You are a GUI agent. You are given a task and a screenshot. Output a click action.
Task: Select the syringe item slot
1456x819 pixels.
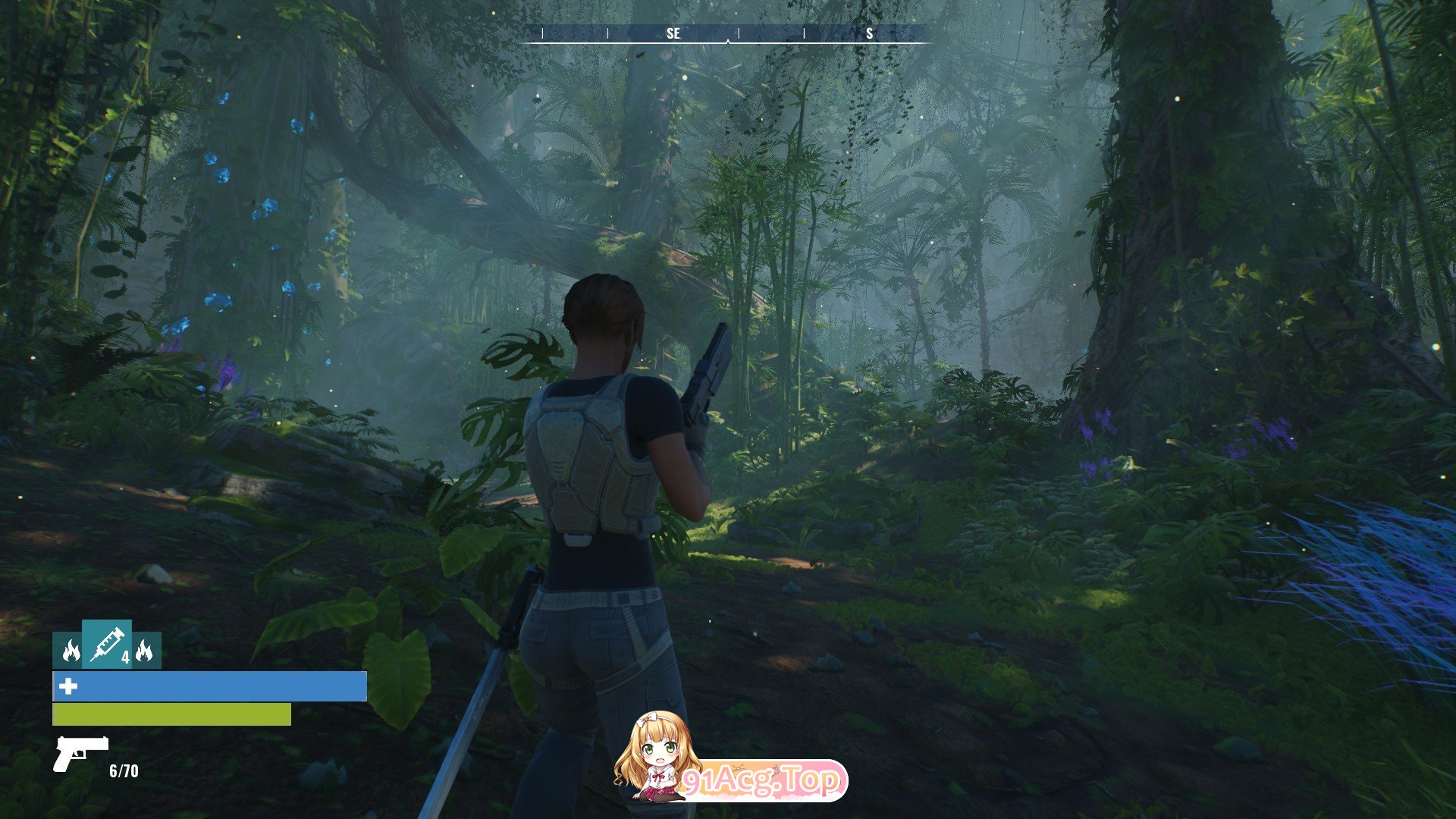[x=107, y=644]
